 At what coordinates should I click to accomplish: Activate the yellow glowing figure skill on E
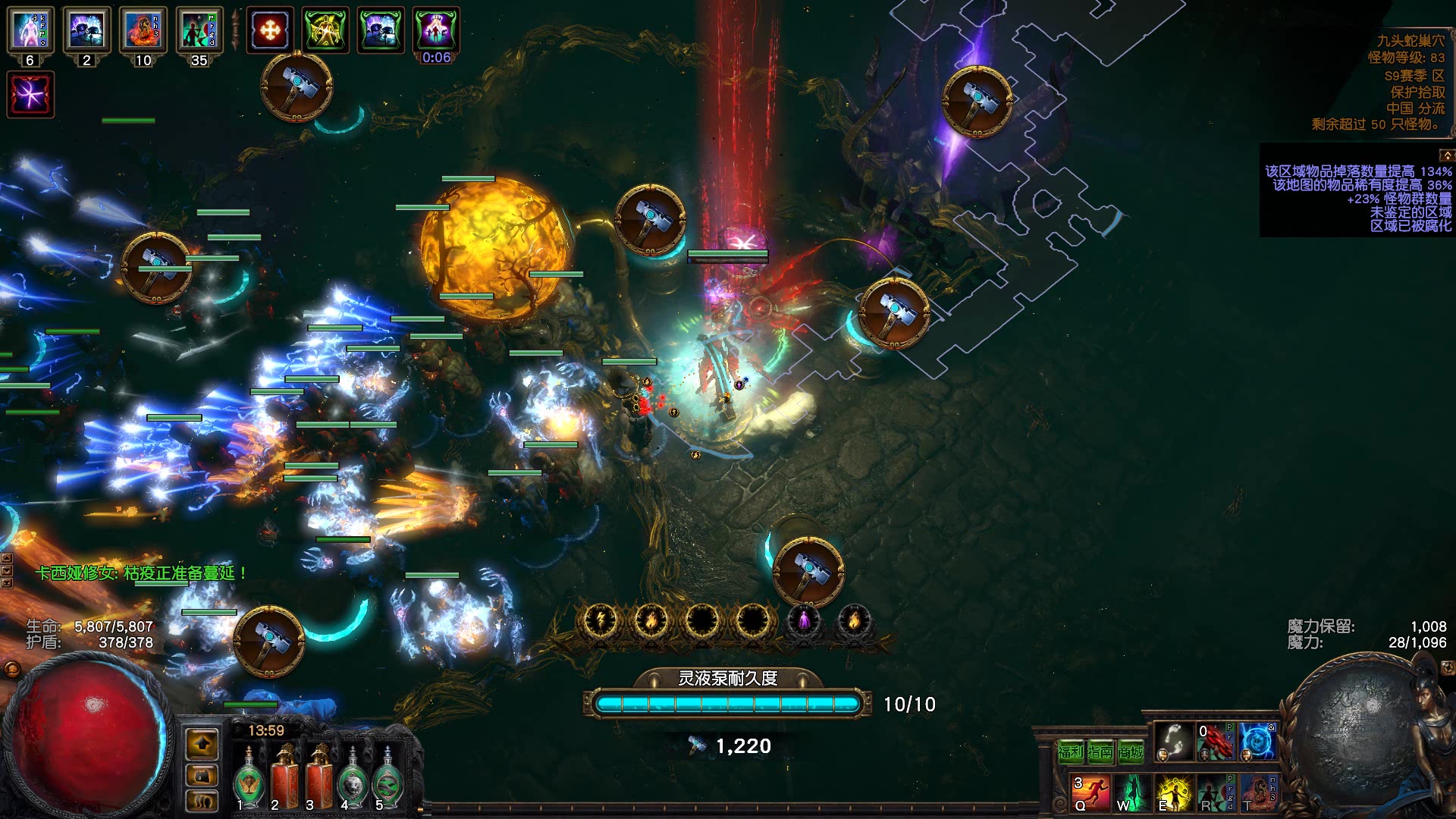[x=1172, y=792]
